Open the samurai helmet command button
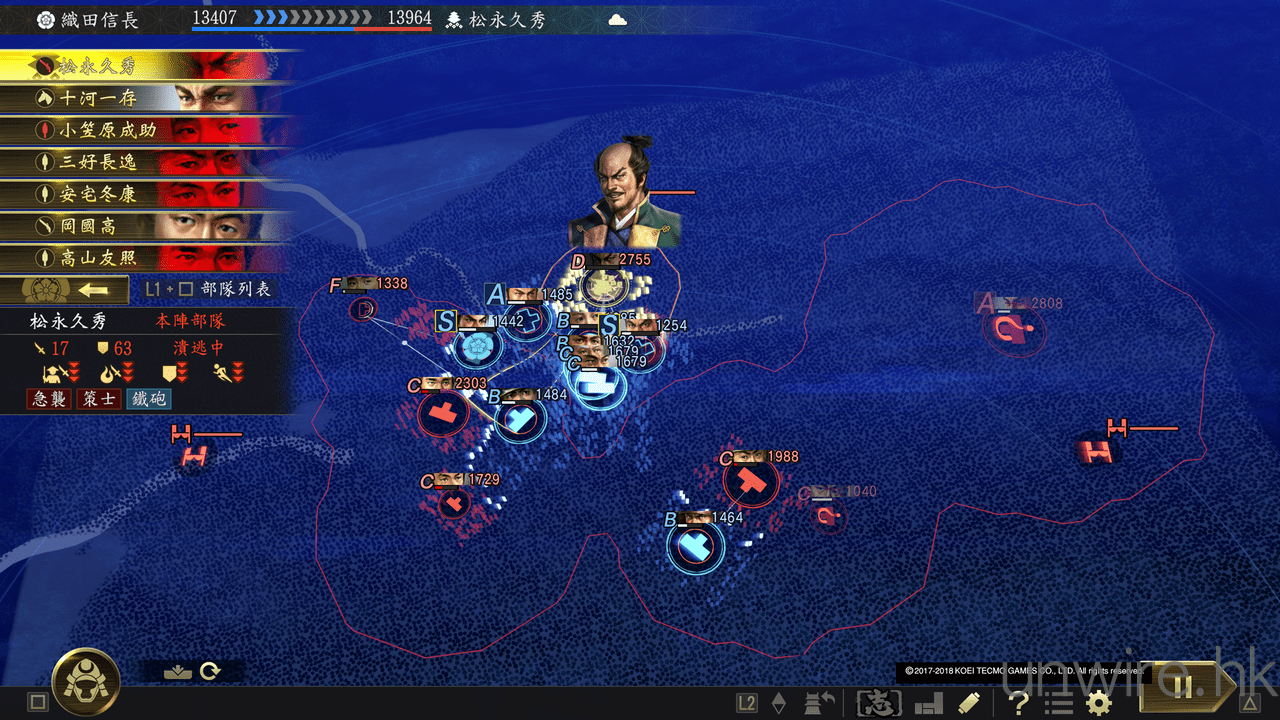Image resolution: width=1280 pixels, height=720 pixels. [86, 682]
